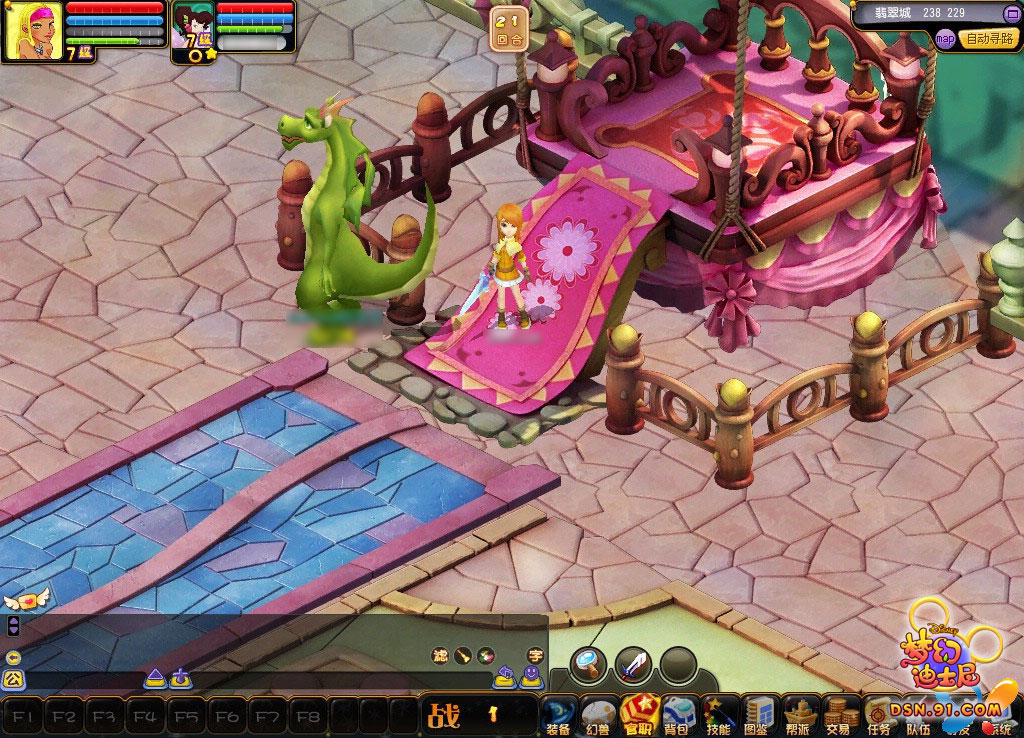The image size is (1024, 738).
Task: Click the winged heart mail icon
Action: point(26,600)
